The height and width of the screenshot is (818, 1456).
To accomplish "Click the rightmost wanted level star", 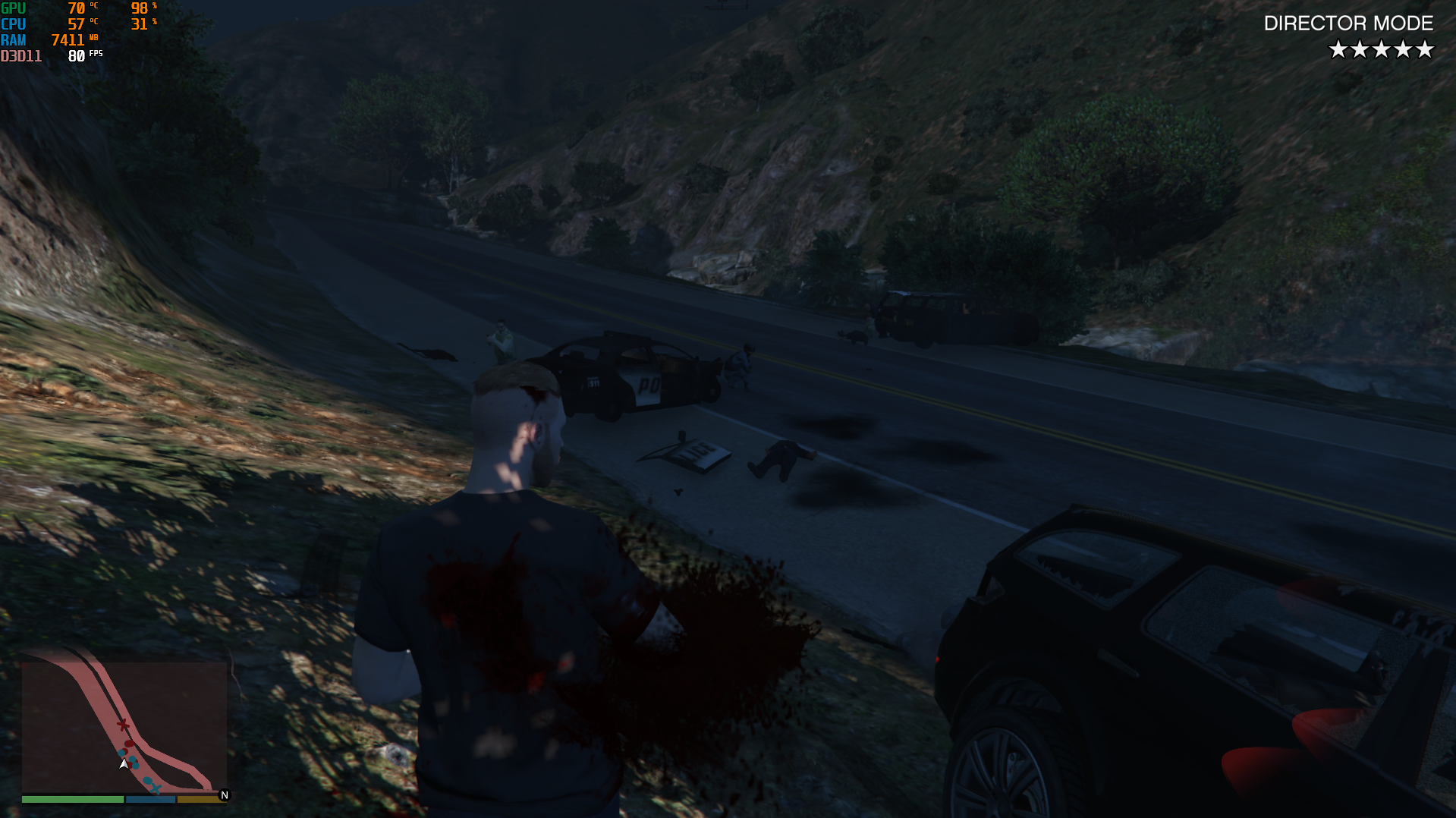I will 1424,49.
